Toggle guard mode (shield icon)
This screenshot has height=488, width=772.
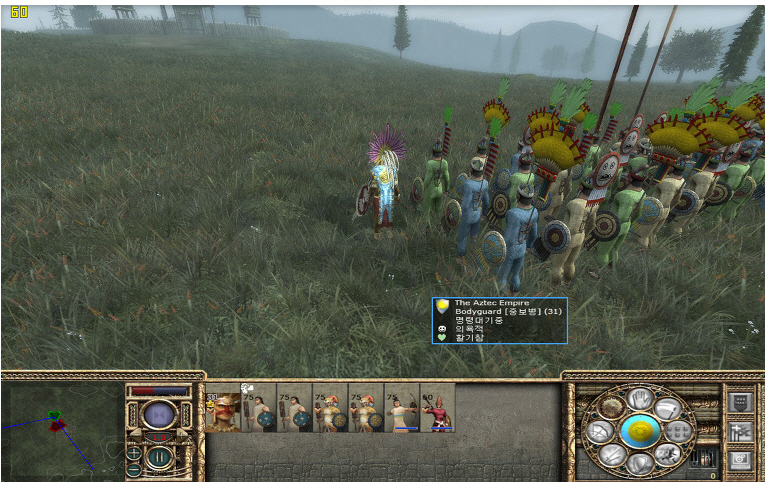pos(640,463)
